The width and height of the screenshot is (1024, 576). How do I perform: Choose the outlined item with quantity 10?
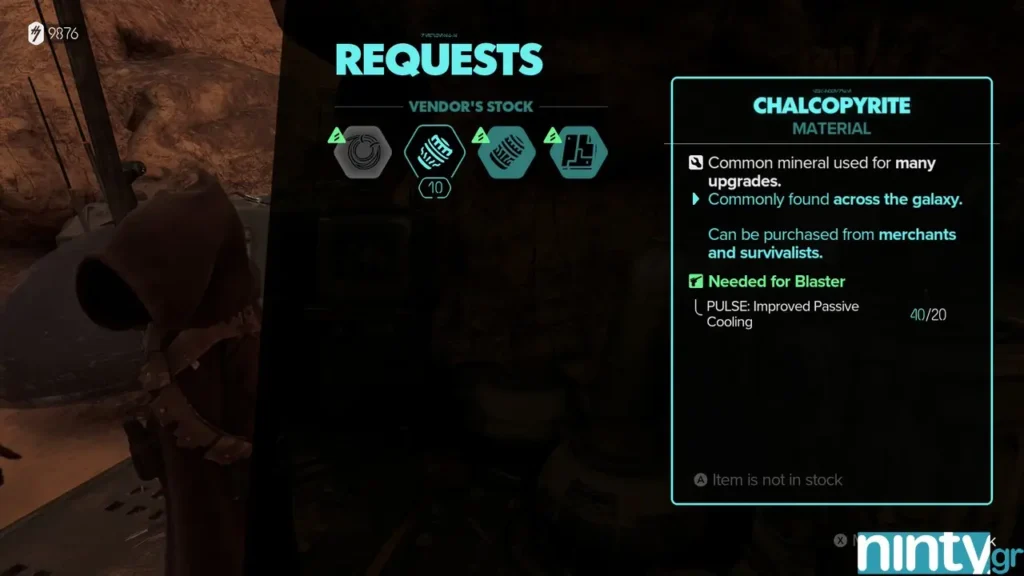434,153
